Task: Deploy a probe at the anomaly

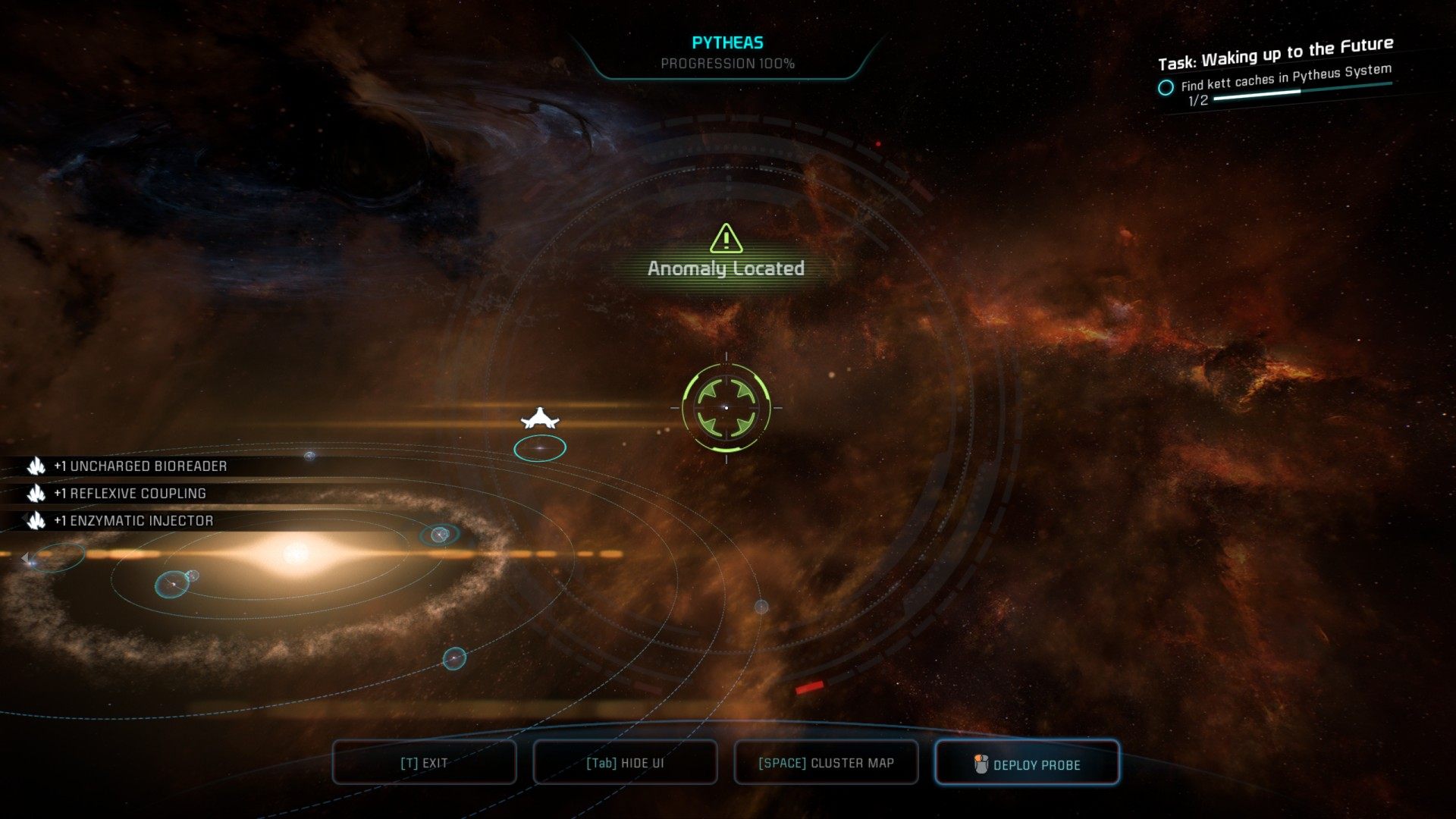Action: point(1027,763)
